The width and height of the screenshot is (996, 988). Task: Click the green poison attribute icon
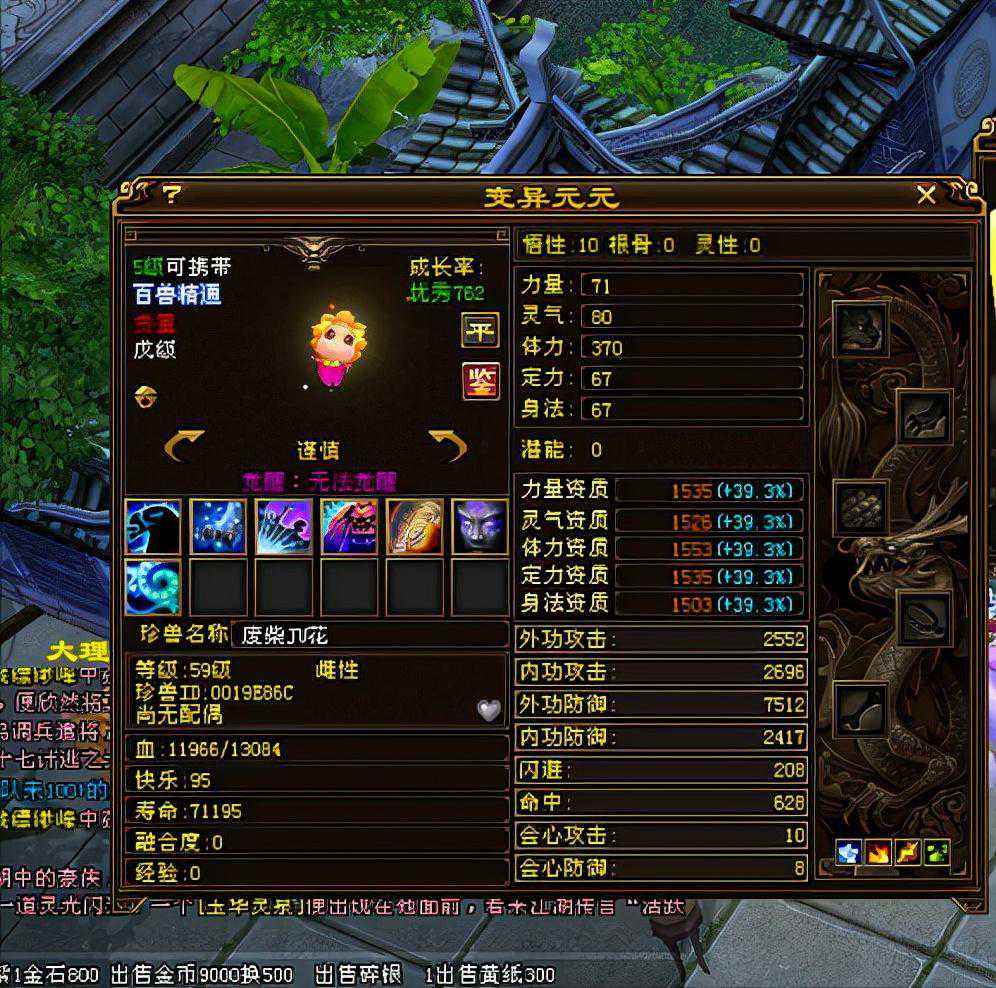937,853
